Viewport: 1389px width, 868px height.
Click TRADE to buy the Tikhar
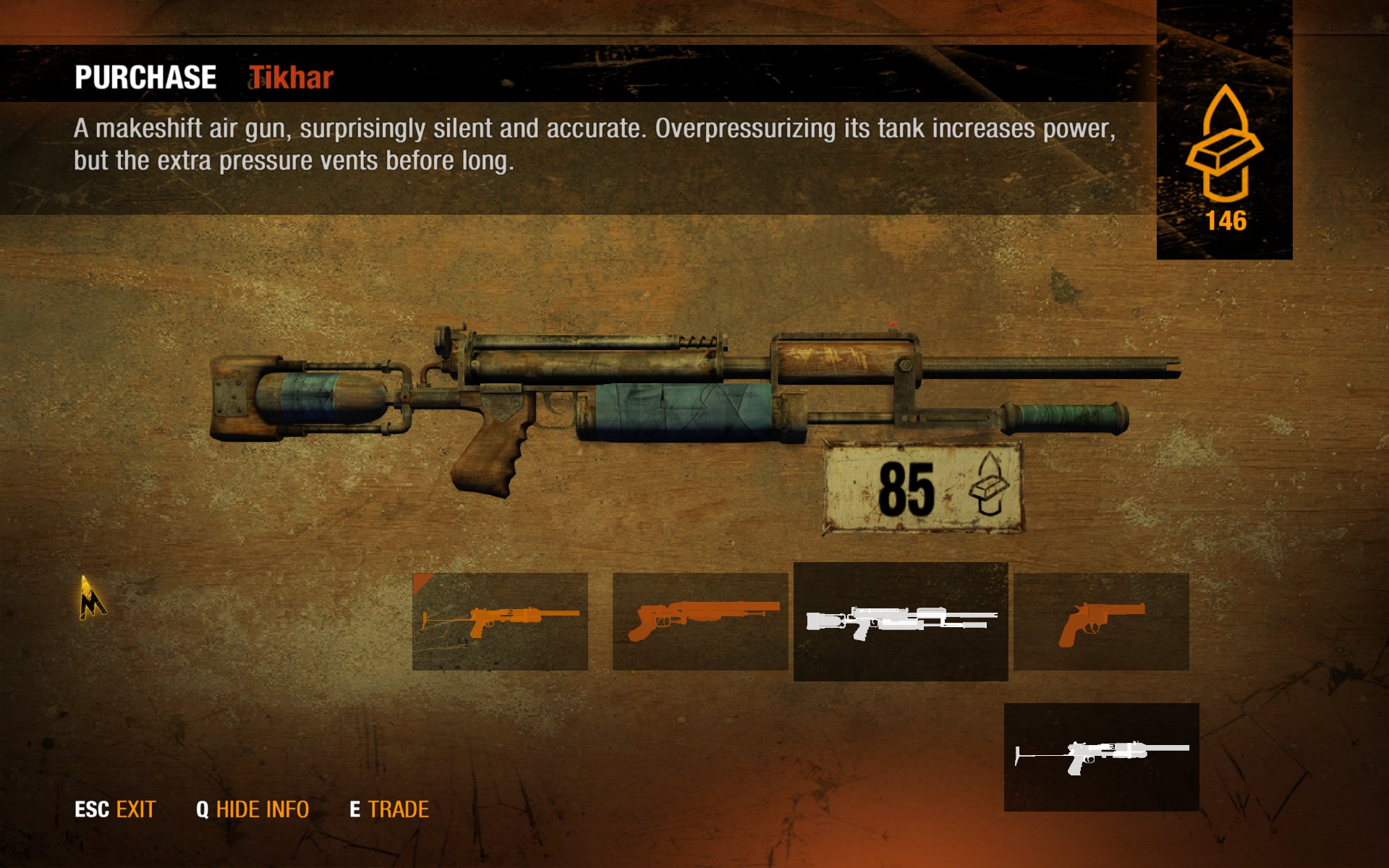pyautogui.click(x=389, y=809)
